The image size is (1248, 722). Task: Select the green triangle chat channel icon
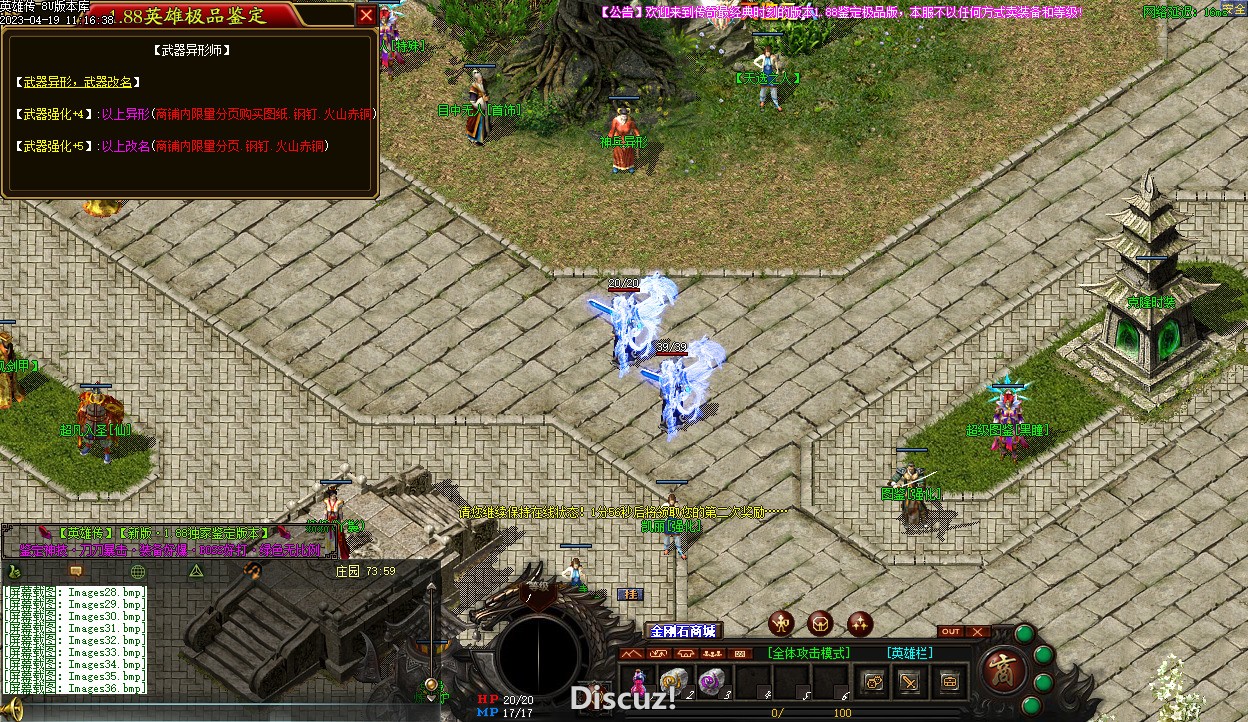[x=197, y=571]
